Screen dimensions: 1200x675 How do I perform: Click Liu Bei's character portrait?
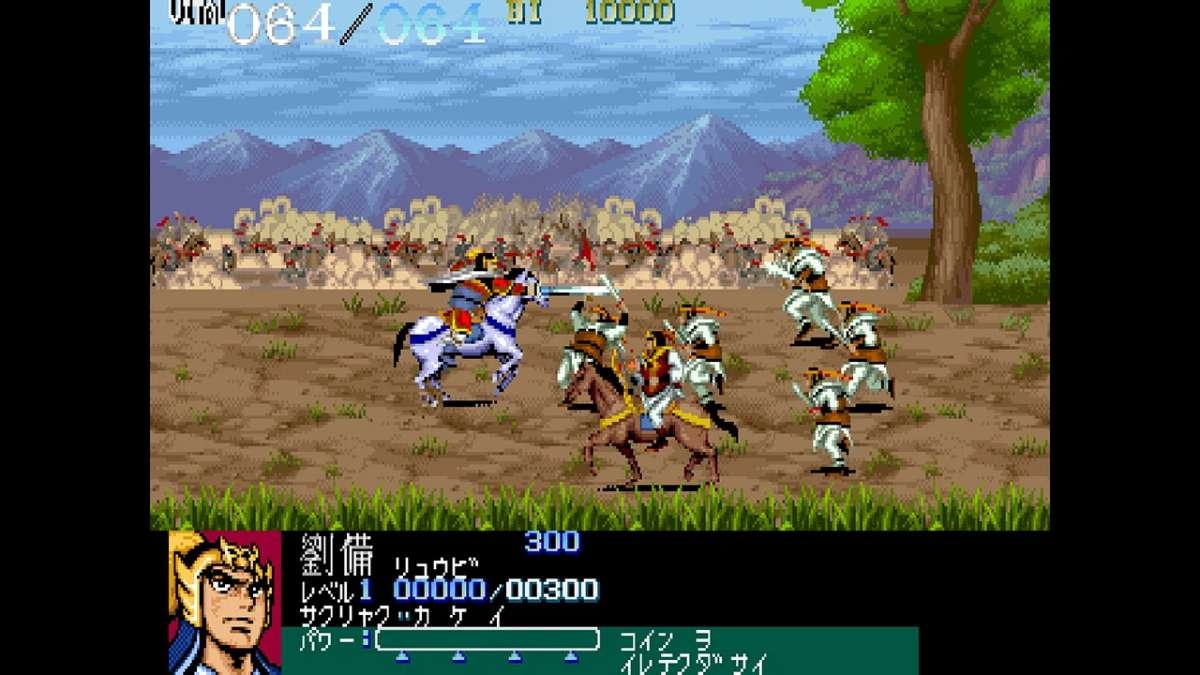click(225, 602)
